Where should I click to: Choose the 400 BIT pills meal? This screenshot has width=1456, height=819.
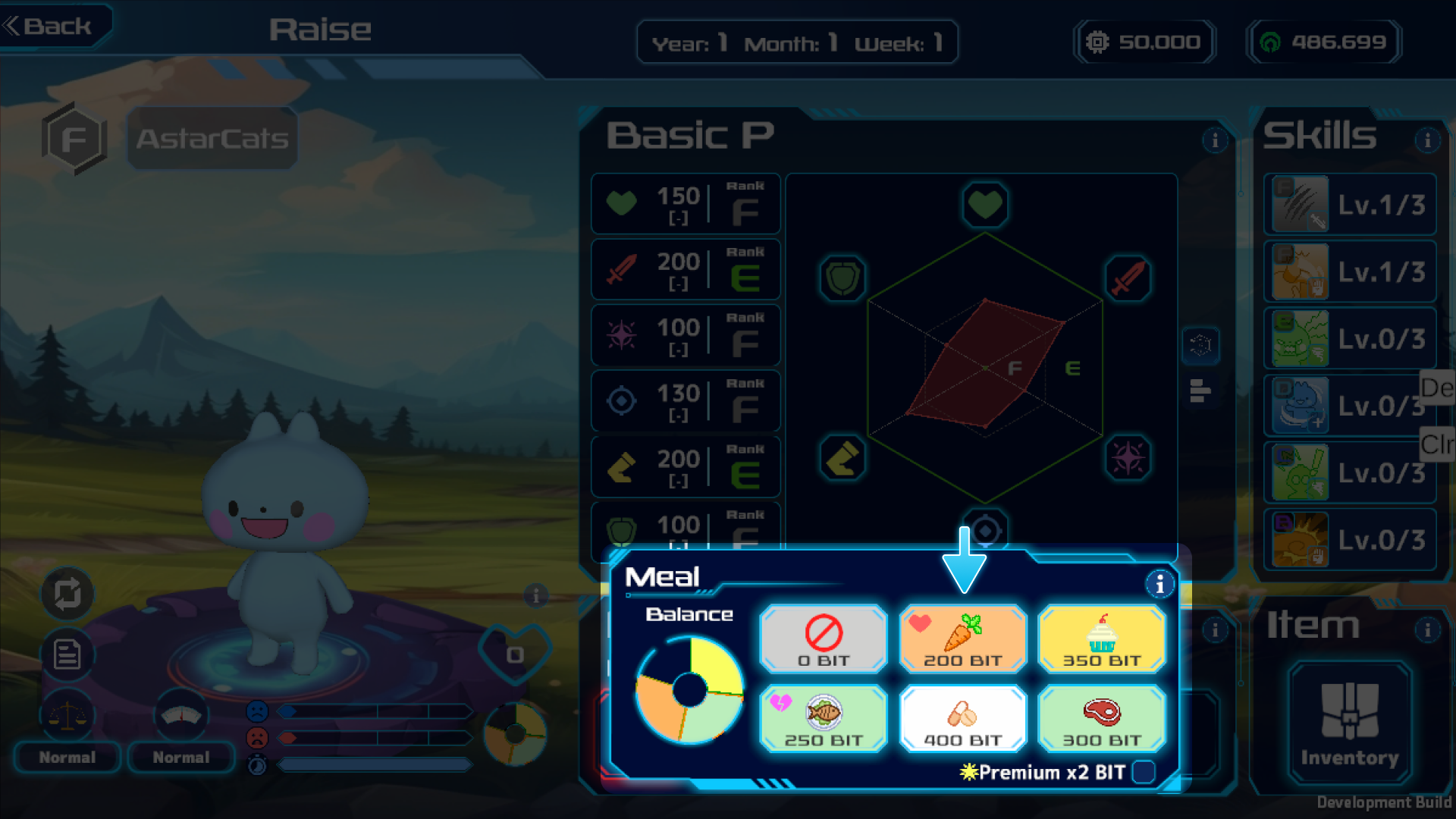[x=962, y=719]
